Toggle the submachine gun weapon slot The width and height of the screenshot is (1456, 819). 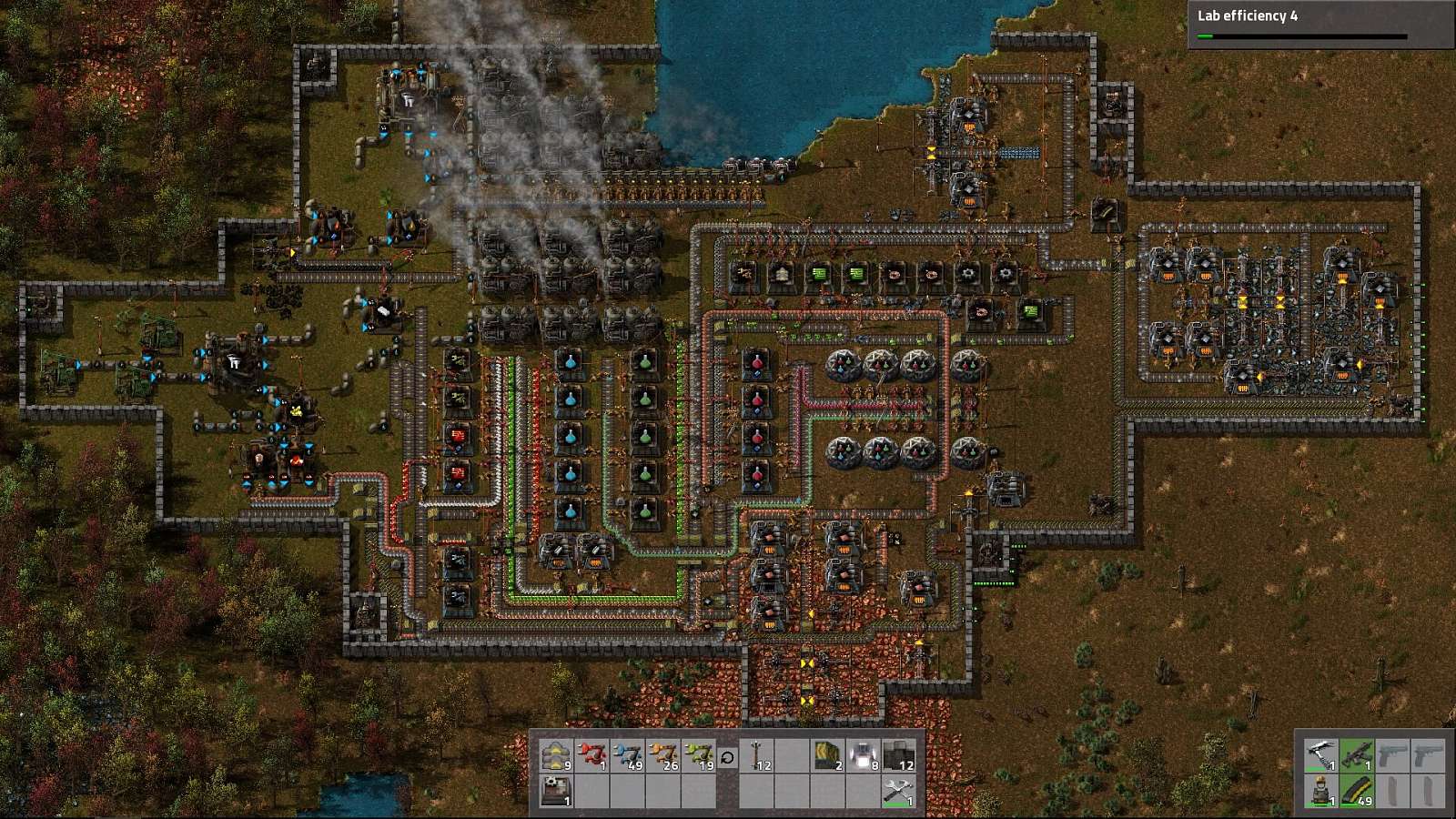click(1358, 753)
